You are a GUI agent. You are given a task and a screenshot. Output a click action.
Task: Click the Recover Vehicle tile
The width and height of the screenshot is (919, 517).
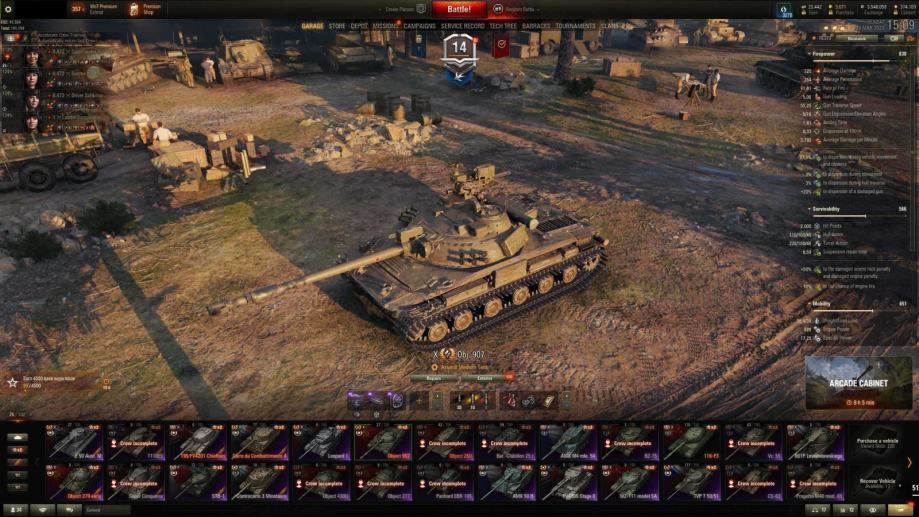(x=877, y=482)
